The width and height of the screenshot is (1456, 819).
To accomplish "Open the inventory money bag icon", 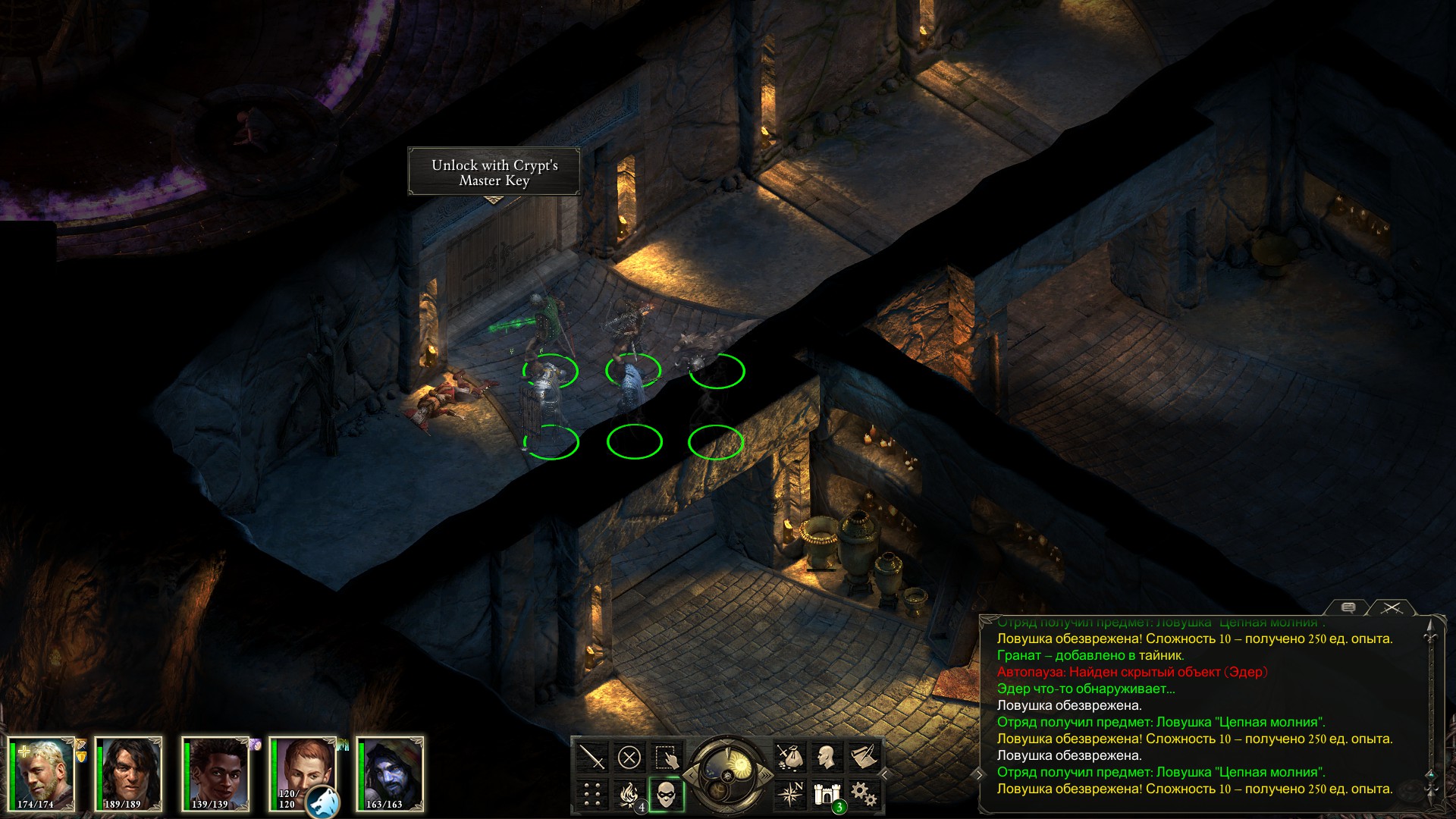I will [789, 757].
